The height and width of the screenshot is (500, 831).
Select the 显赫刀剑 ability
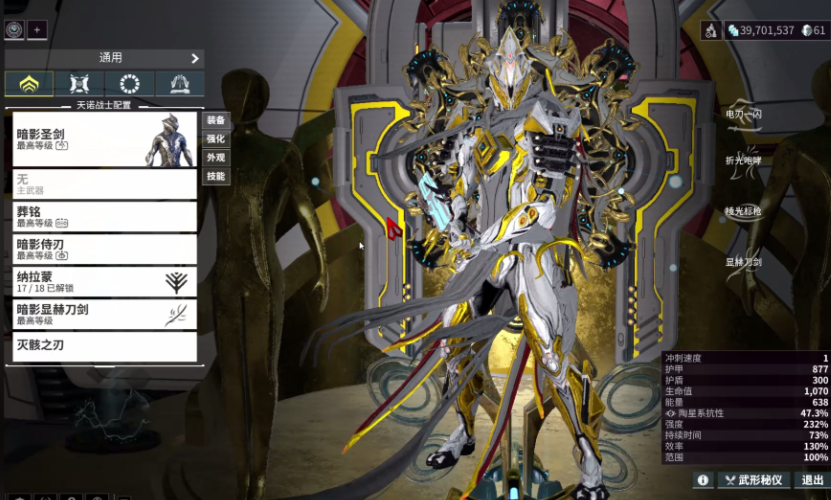tap(744, 262)
